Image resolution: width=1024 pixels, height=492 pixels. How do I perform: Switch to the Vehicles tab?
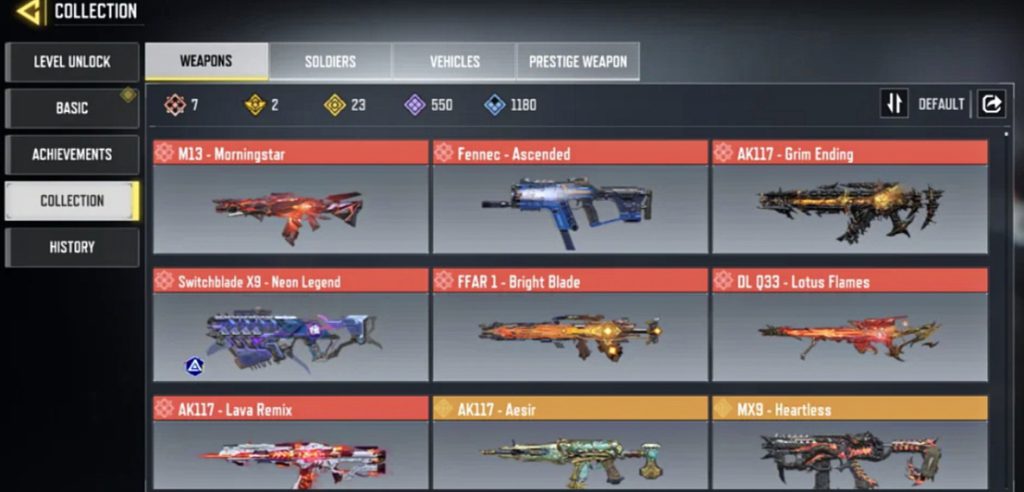coord(454,62)
